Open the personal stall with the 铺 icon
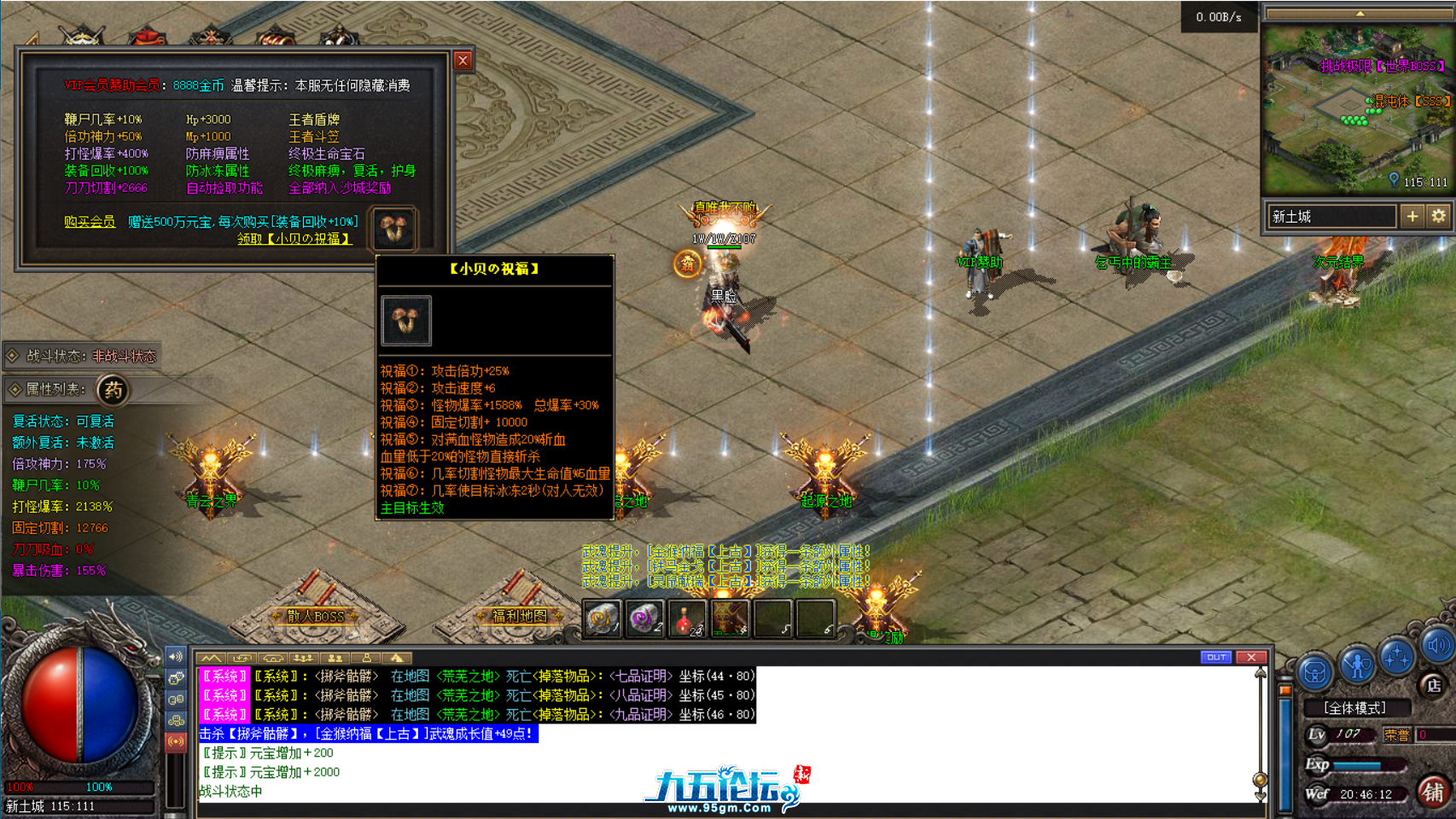 tap(1436, 793)
